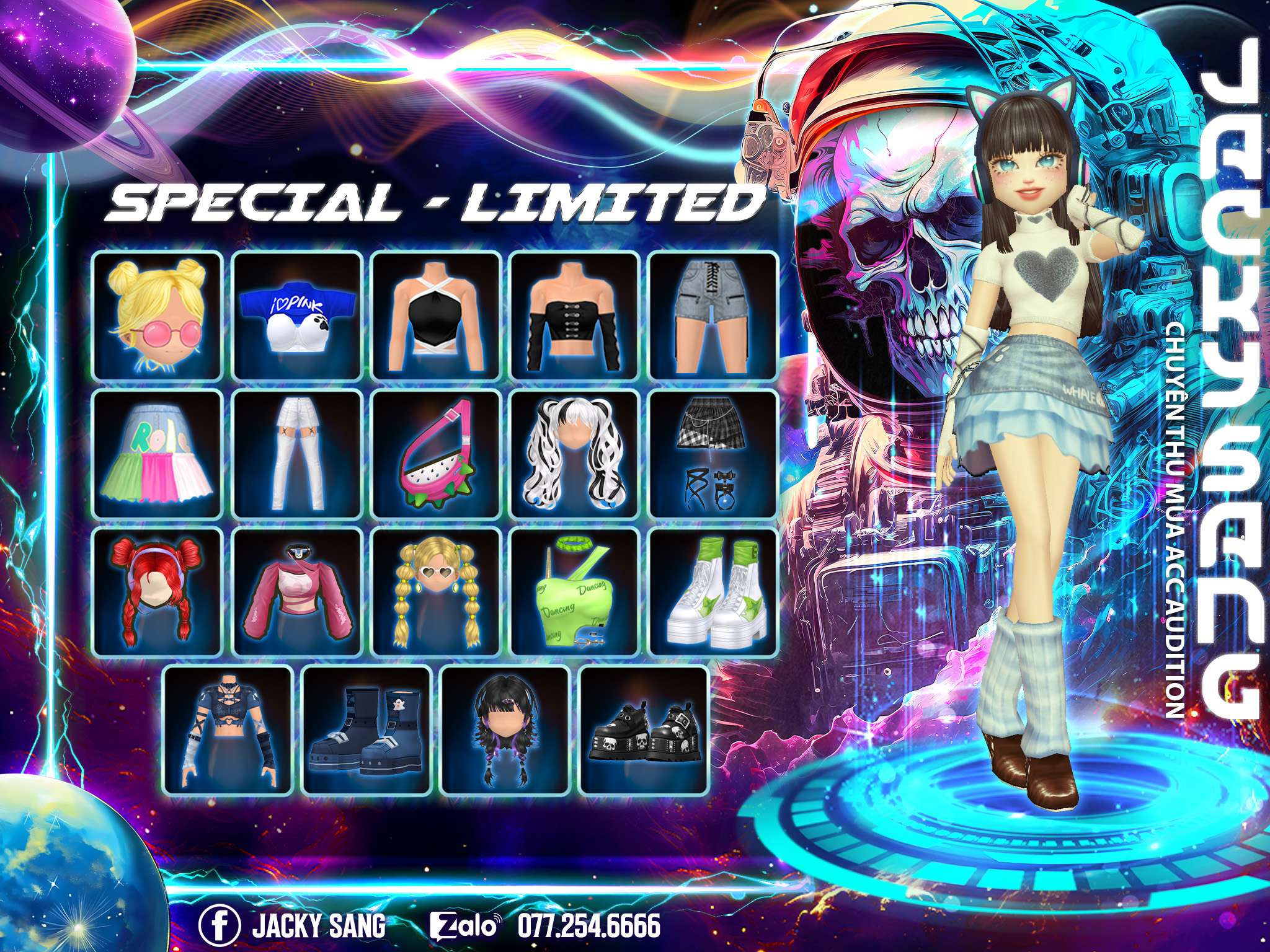Pick the pink dragon fruit sling bag
Image resolution: width=1270 pixels, height=952 pixels.
click(437, 454)
